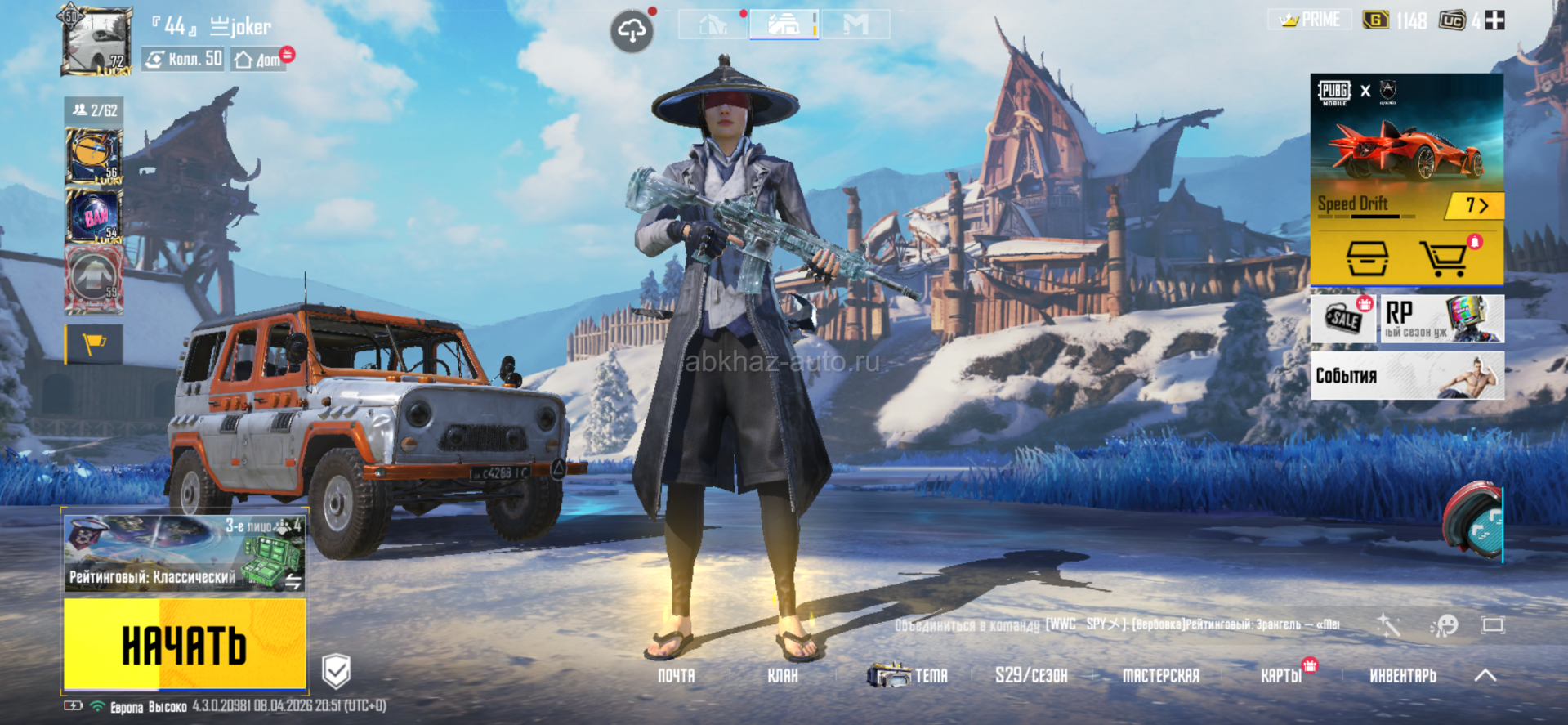
Task: Open the crate chest icon
Action: coord(1367,259)
